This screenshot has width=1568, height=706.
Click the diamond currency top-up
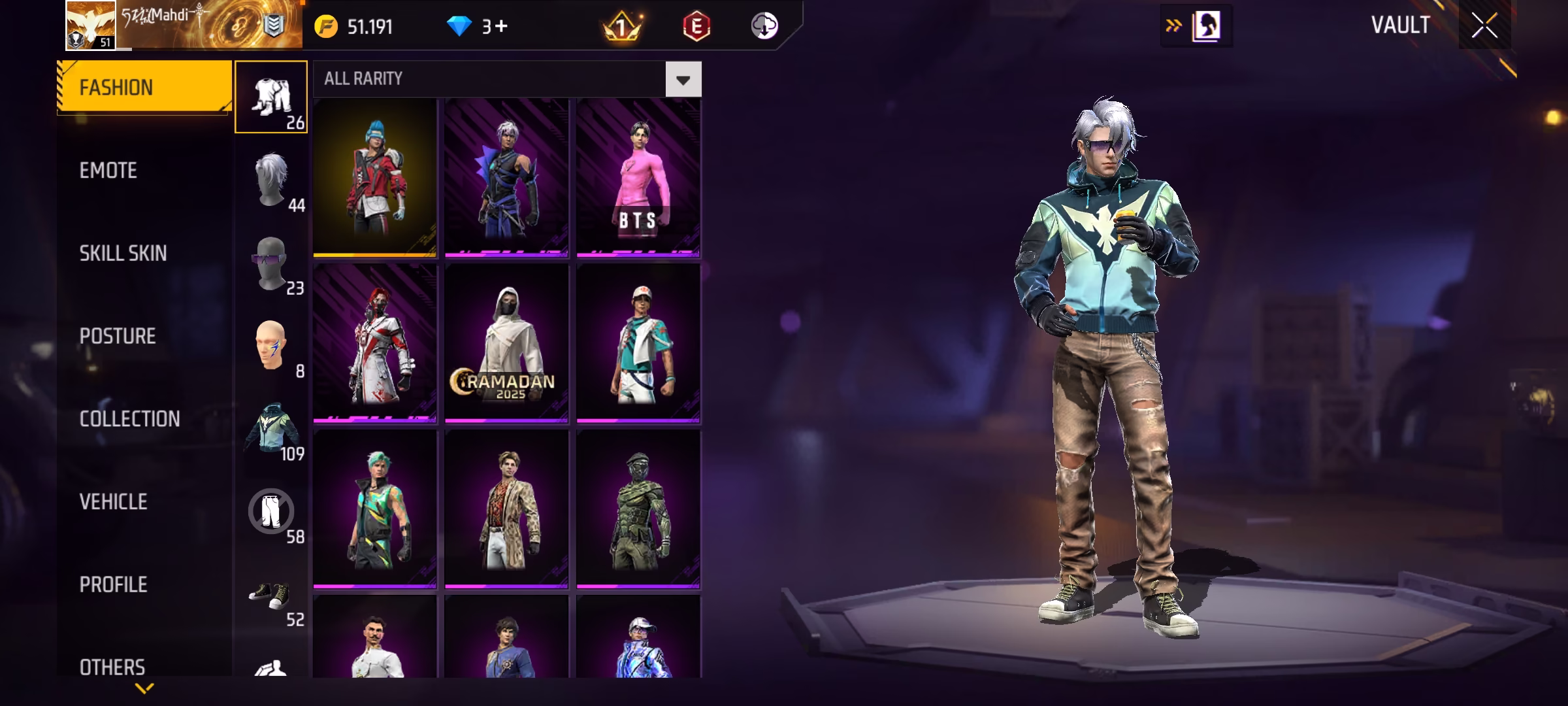click(478, 27)
